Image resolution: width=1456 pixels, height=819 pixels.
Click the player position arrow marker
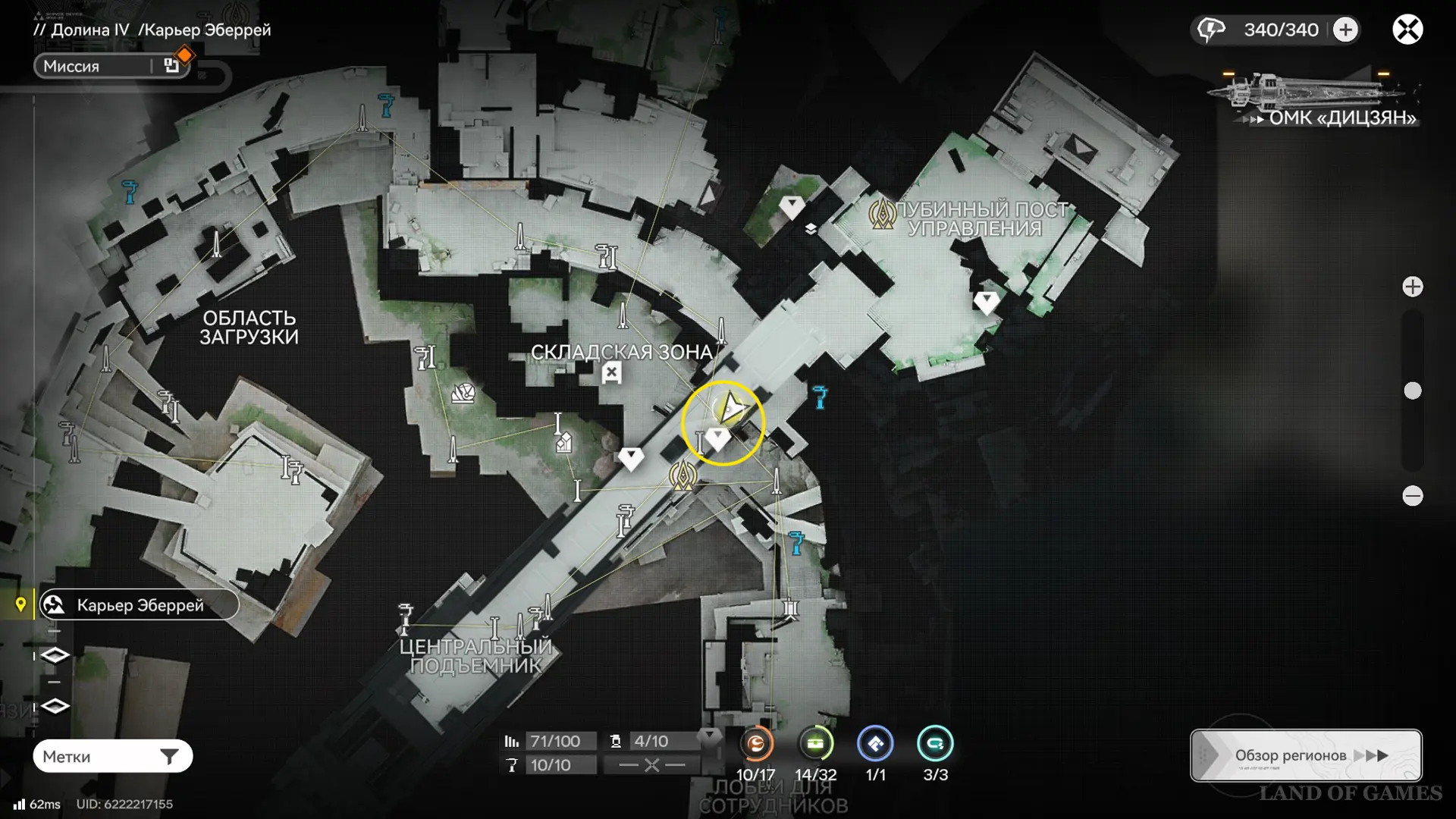tap(731, 409)
